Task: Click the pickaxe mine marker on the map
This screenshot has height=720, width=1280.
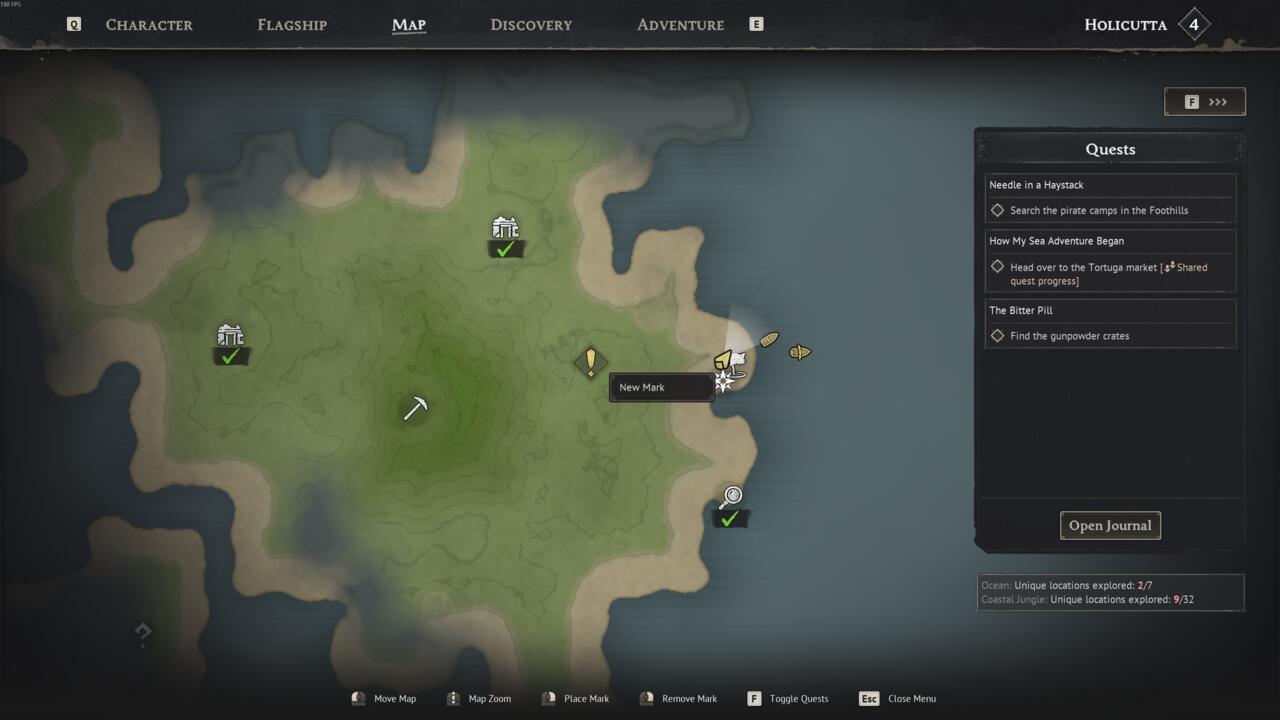Action: click(415, 408)
